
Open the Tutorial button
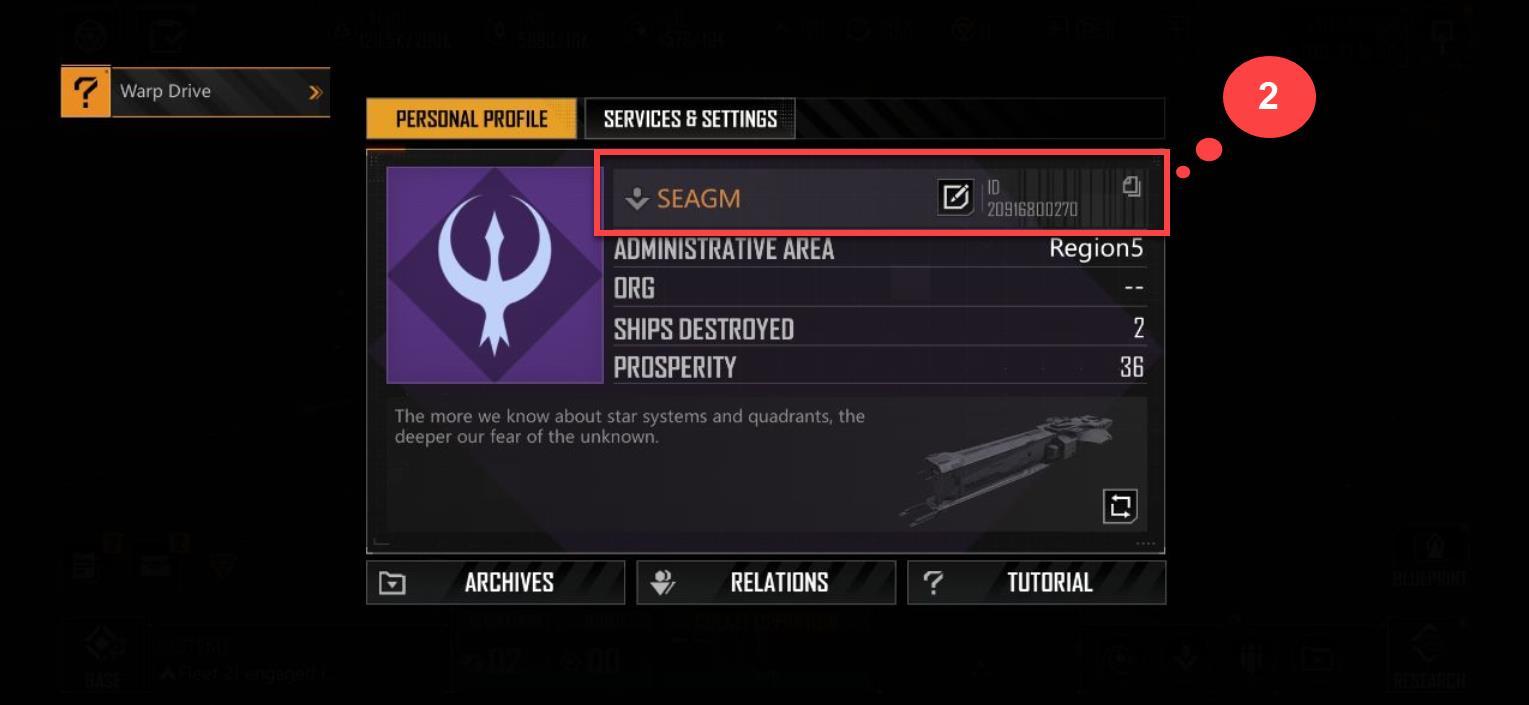click(x=1036, y=582)
